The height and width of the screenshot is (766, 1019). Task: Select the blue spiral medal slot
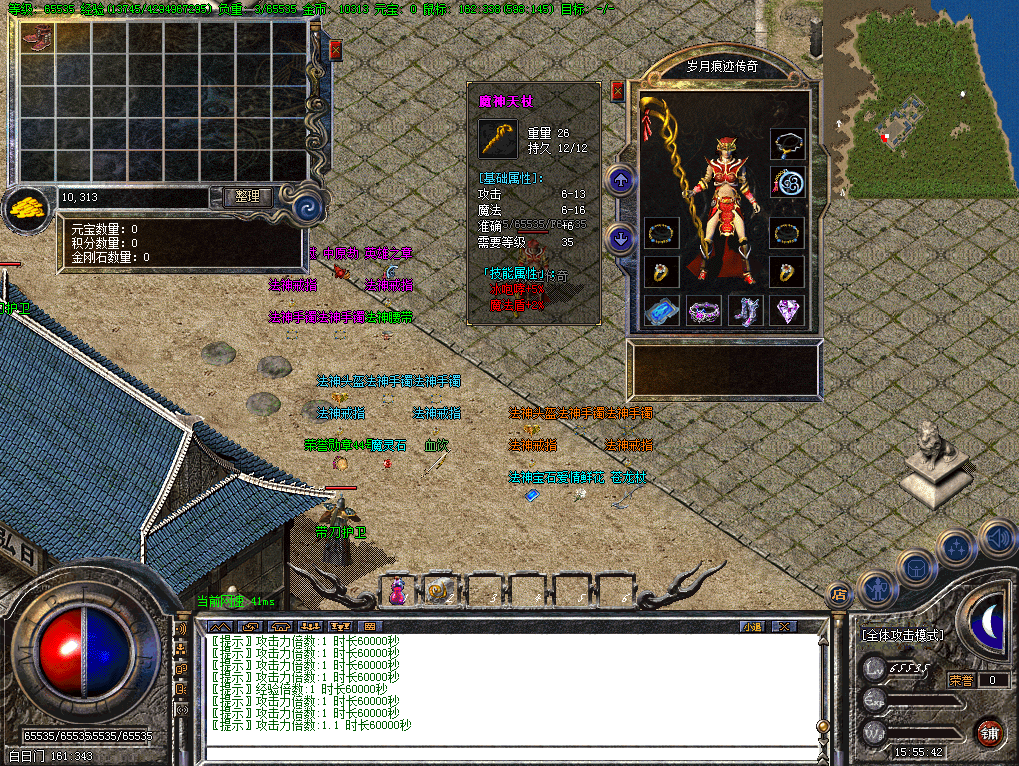point(787,182)
